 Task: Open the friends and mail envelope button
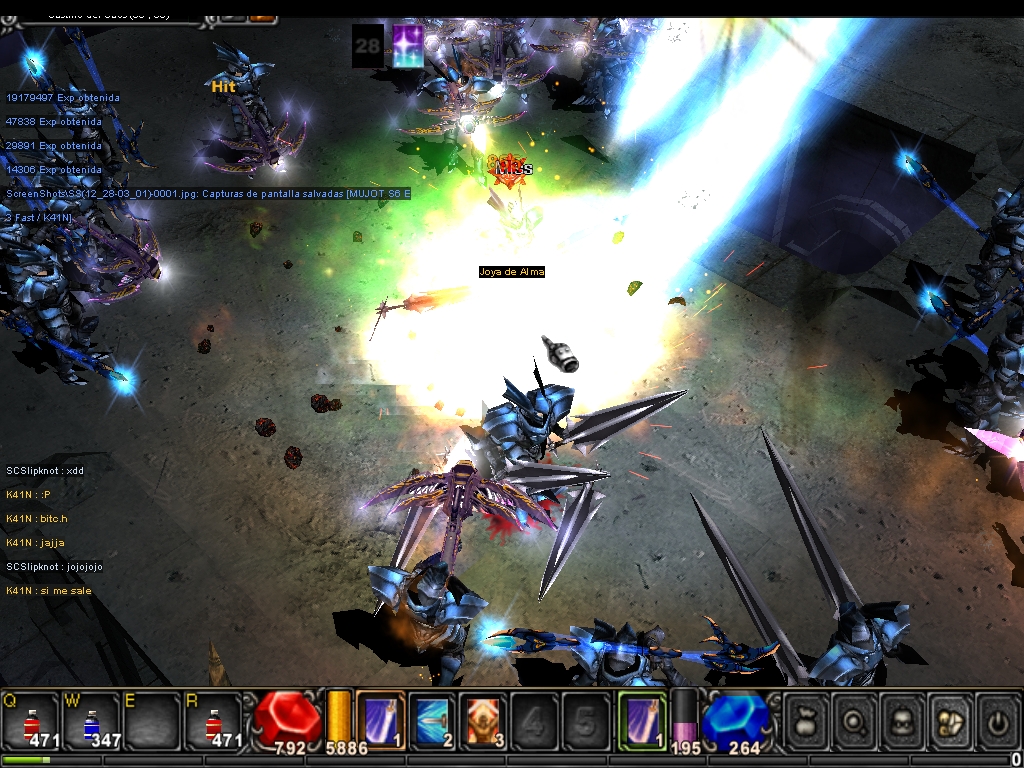(x=950, y=720)
